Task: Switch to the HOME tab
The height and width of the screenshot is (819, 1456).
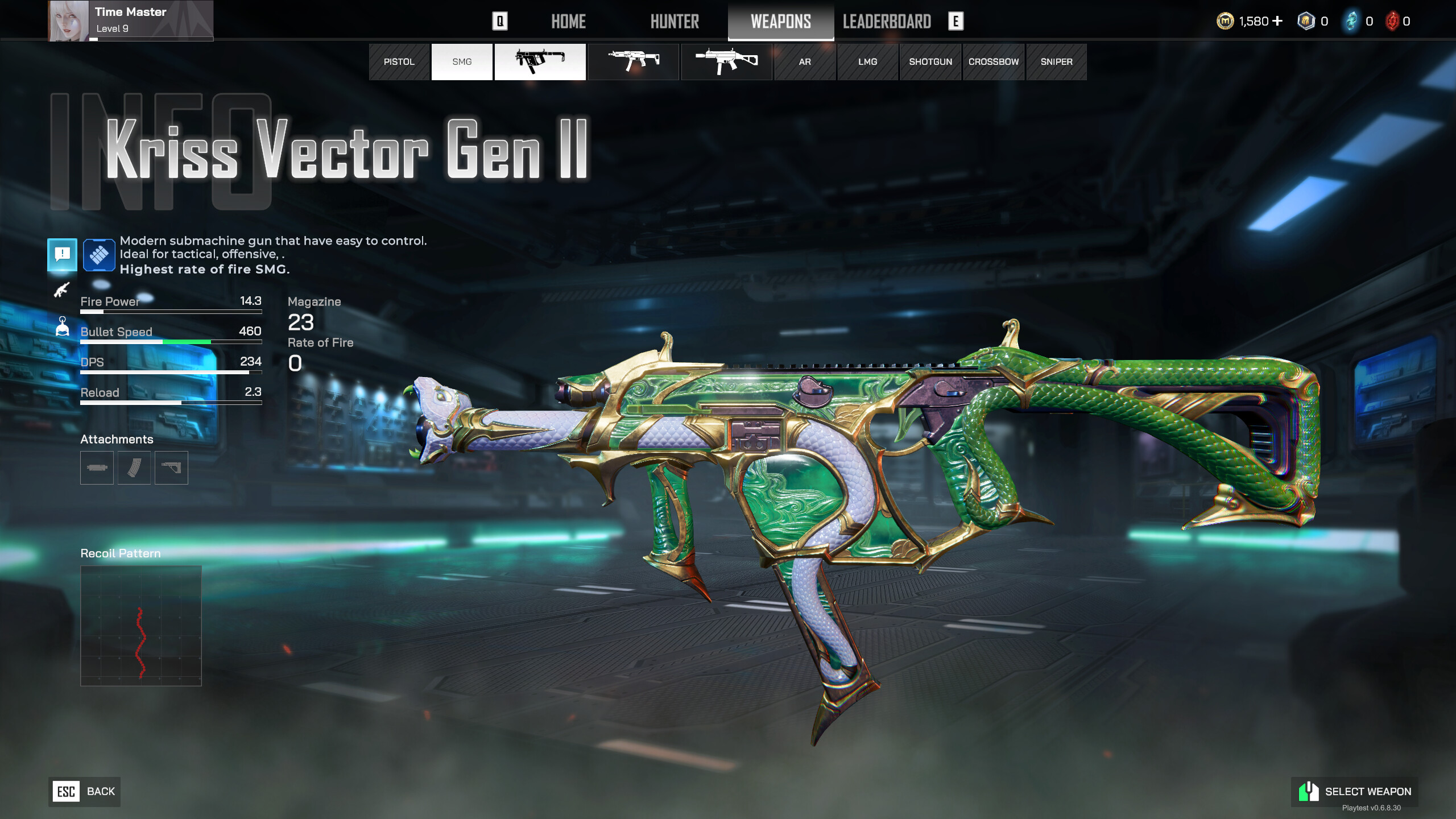Action: coord(568,22)
